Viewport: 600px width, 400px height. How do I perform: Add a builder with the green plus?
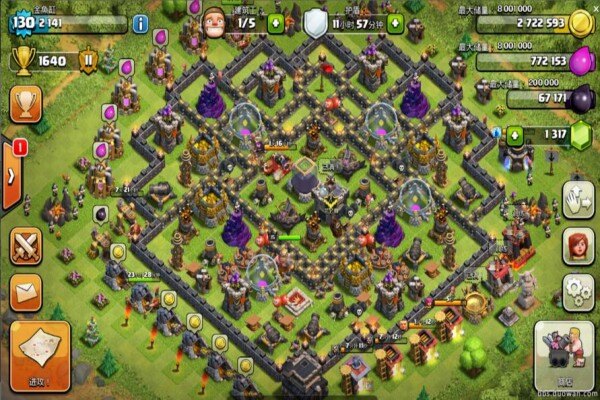pos(276,23)
